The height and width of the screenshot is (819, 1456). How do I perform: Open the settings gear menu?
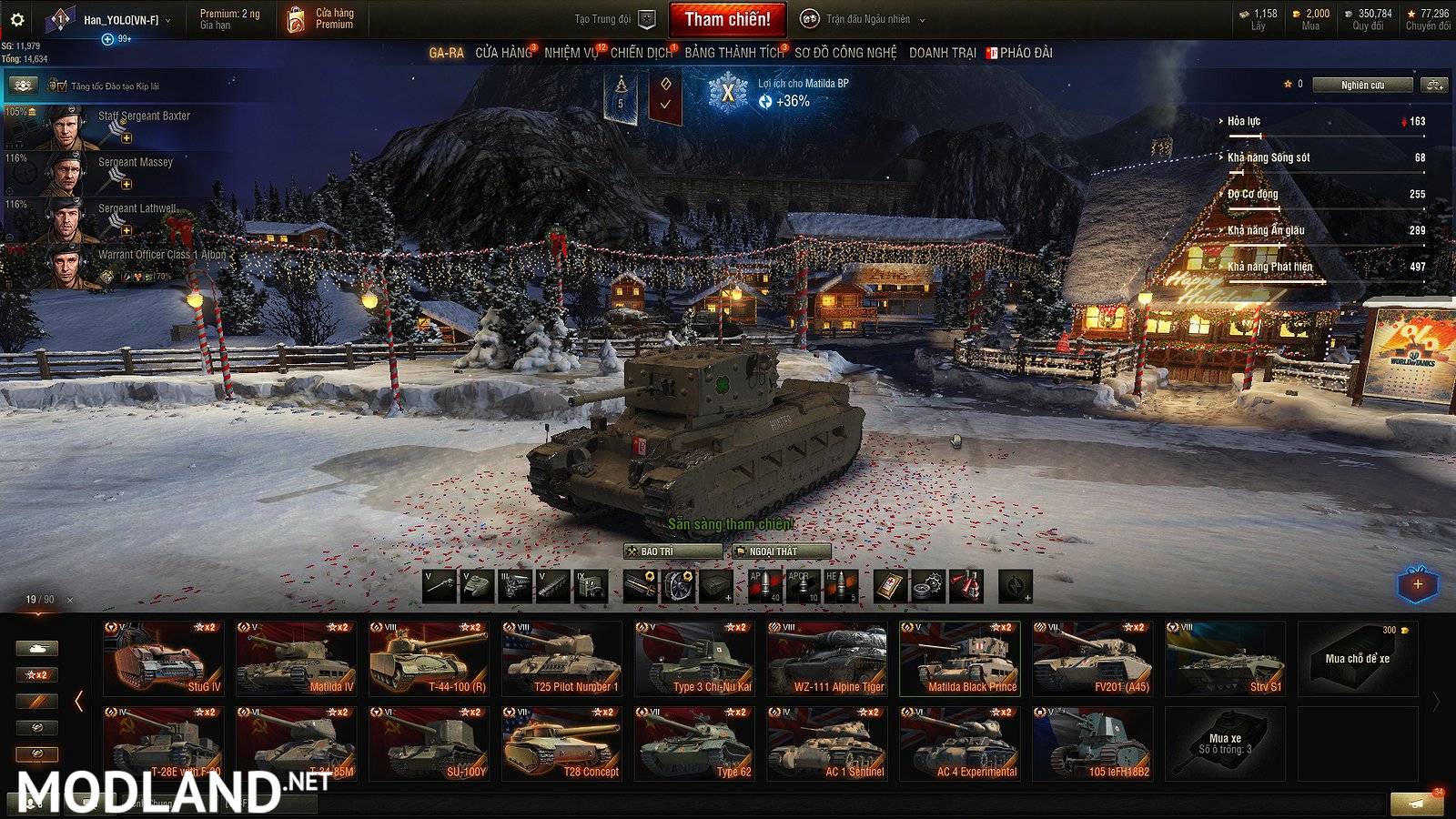pyautogui.click(x=16, y=19)
